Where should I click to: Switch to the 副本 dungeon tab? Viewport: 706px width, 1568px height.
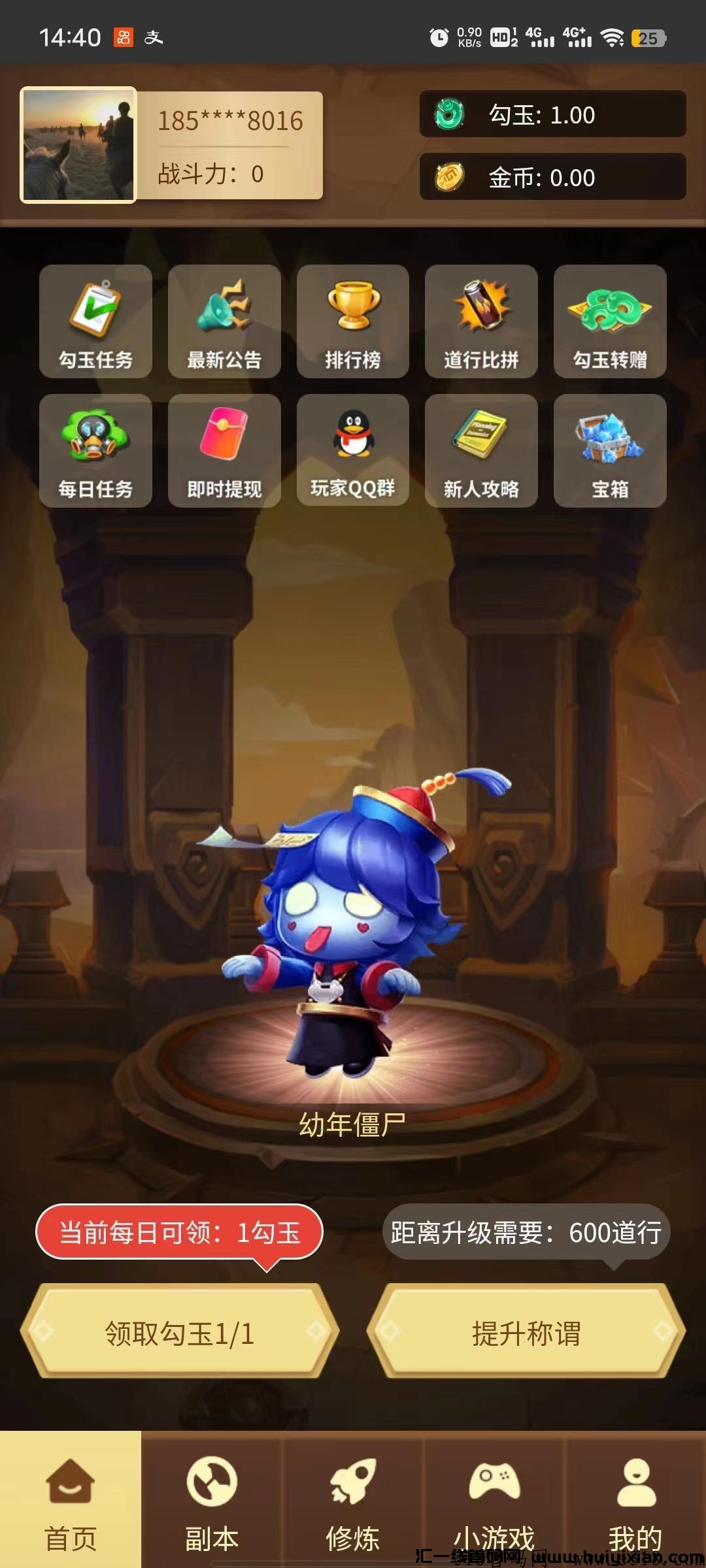pos(212,1499)
